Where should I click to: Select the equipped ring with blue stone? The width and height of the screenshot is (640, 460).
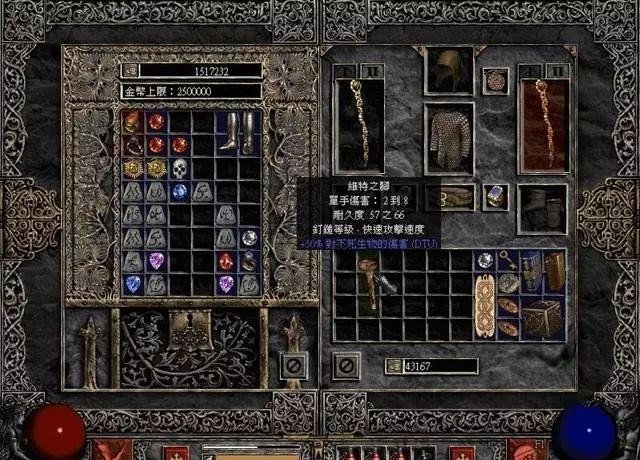pyautogui.click(x=495, y=197)
